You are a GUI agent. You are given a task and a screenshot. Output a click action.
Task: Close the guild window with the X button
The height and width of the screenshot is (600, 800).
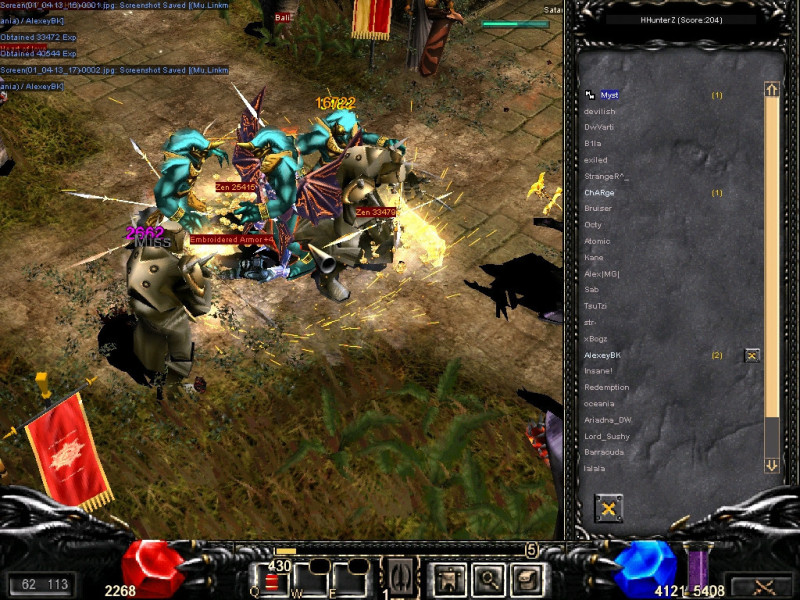[x=608, y=509]
